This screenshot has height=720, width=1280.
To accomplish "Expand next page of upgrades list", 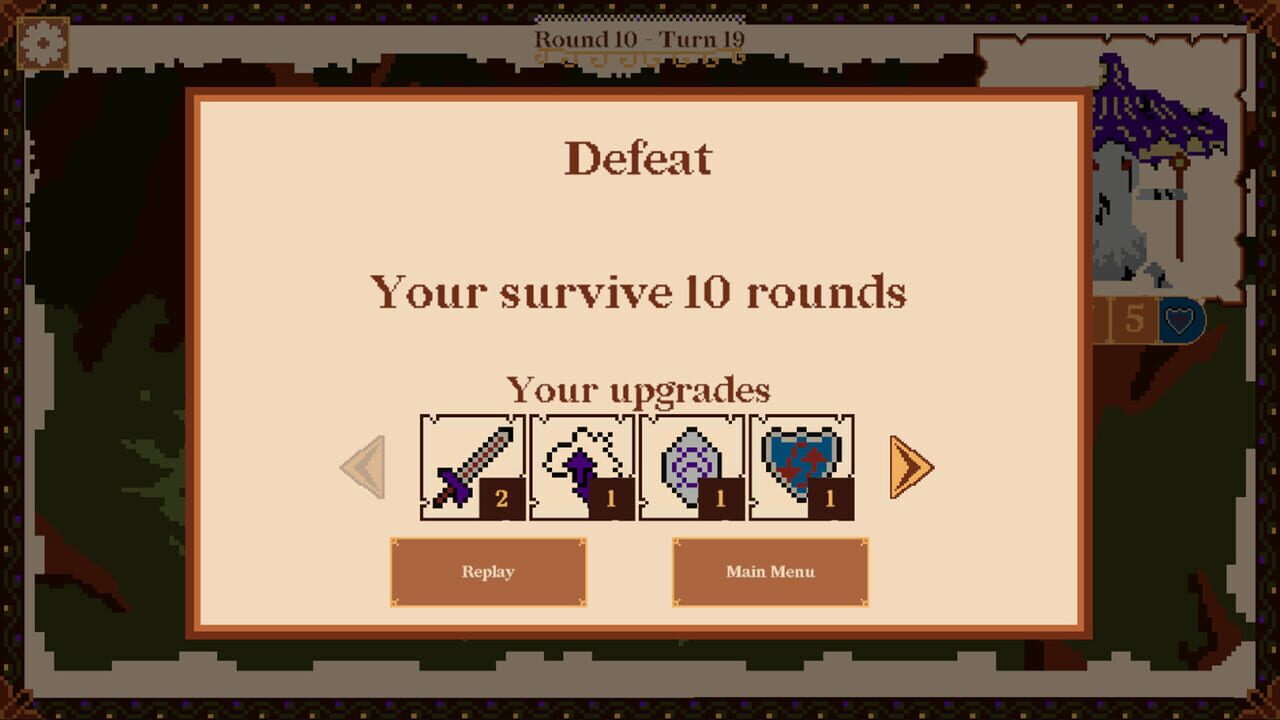I will pyautogui.click(x=914, y=466).
